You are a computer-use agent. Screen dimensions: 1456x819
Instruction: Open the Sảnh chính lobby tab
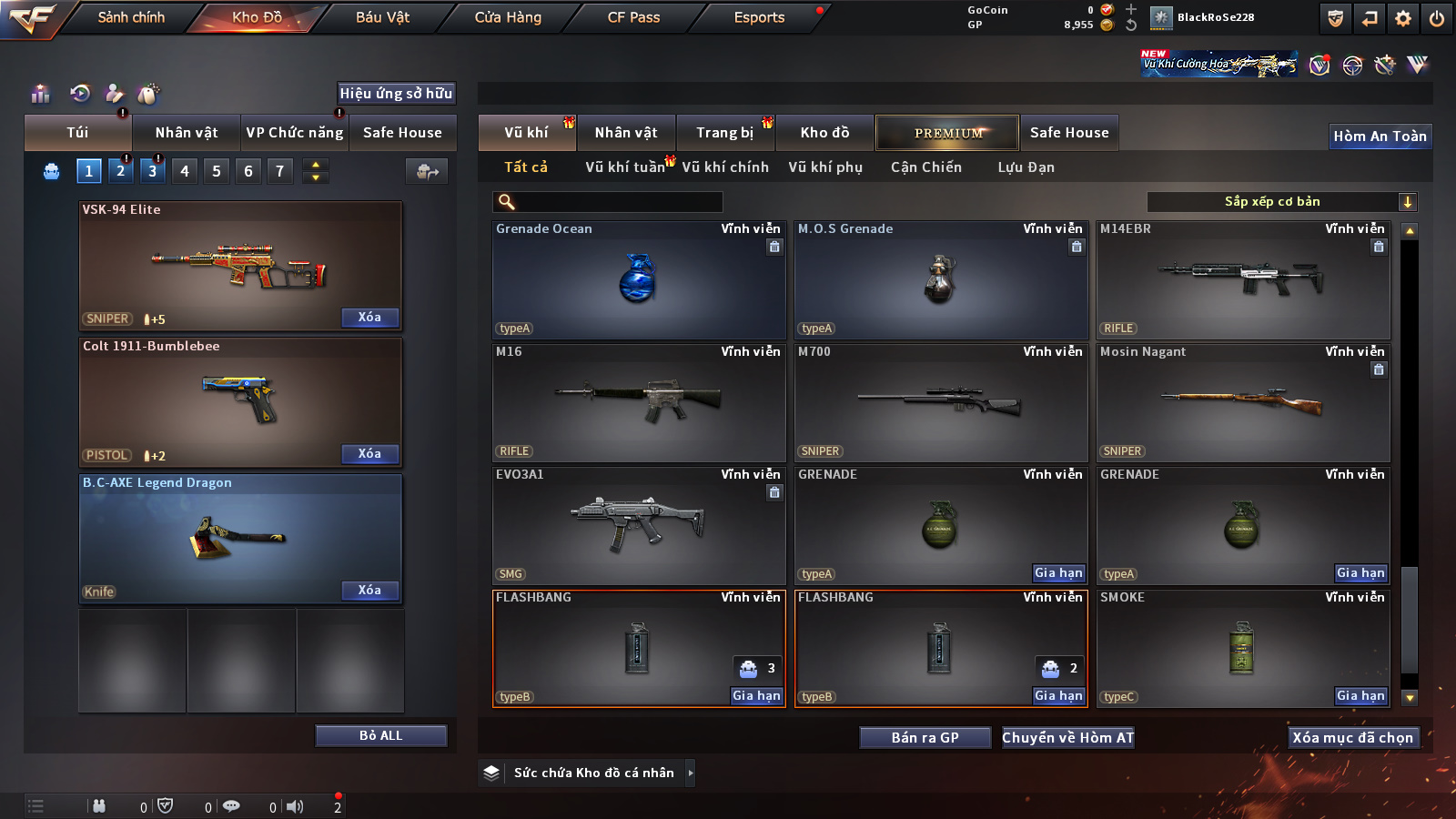(131, 17)
